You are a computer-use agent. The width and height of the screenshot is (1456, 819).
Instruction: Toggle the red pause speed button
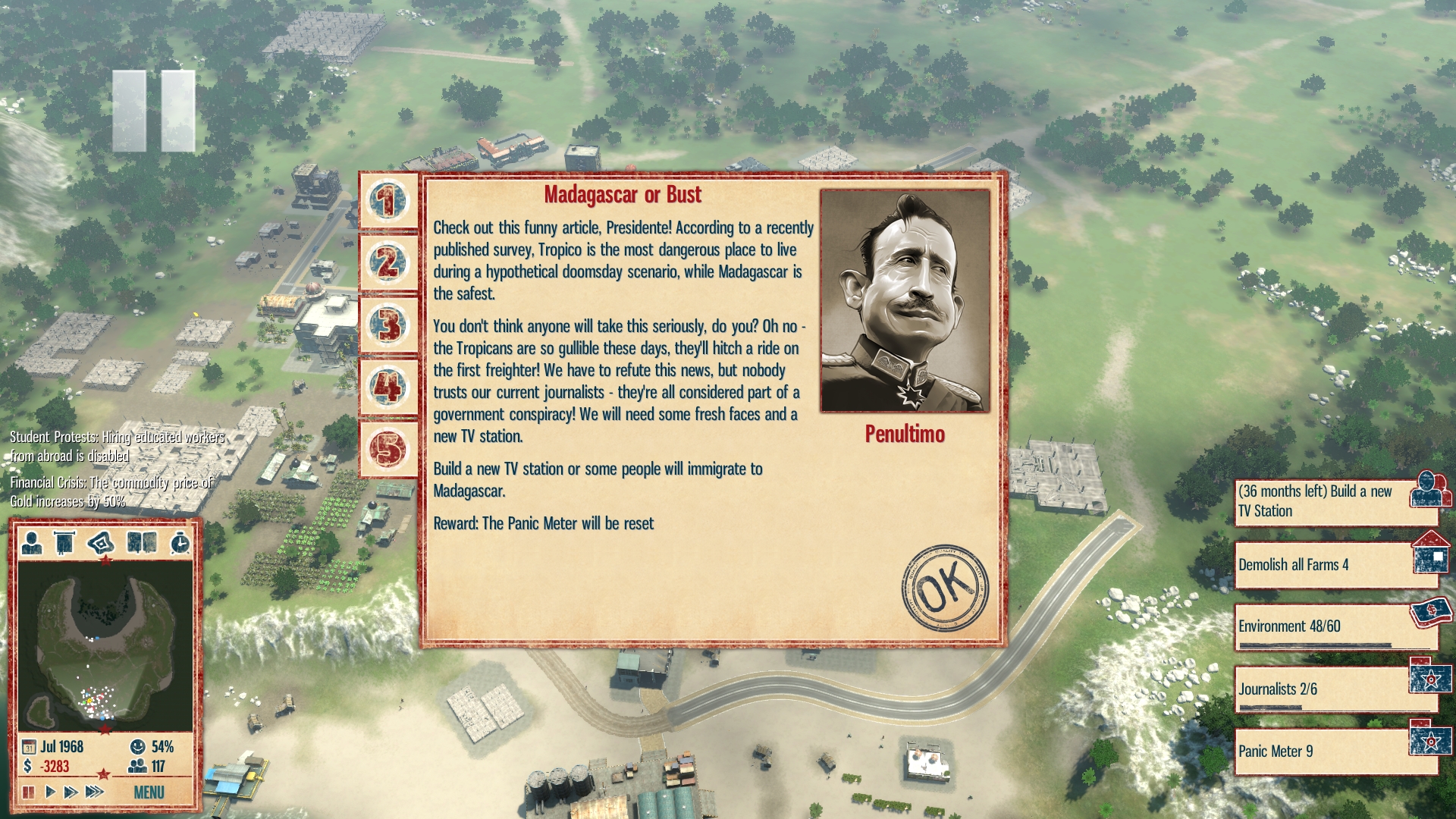29,792
